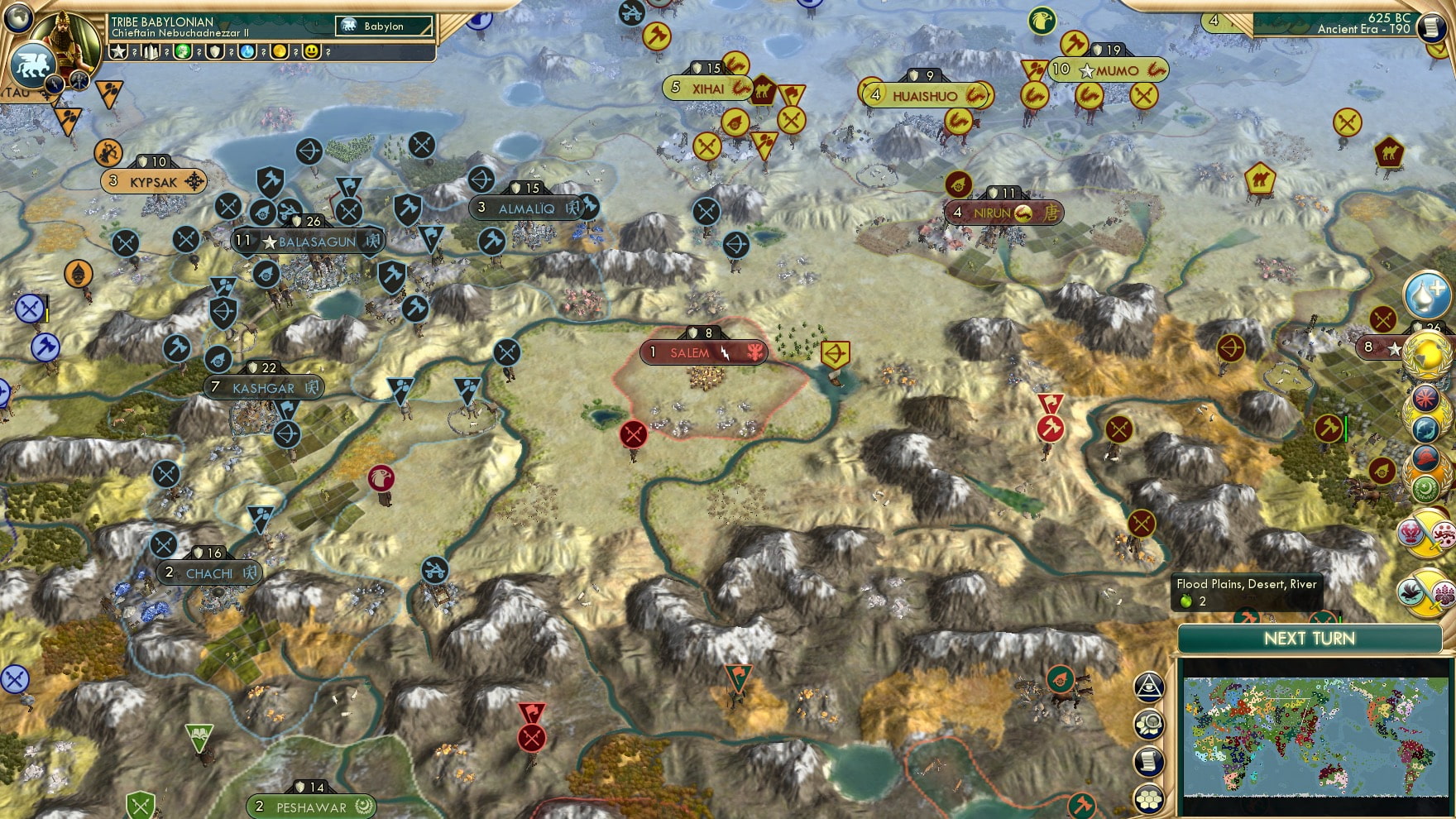Open the war declaration sword notification
The width and height of the screenshot is (1456, 819).
coord(1426,534)
